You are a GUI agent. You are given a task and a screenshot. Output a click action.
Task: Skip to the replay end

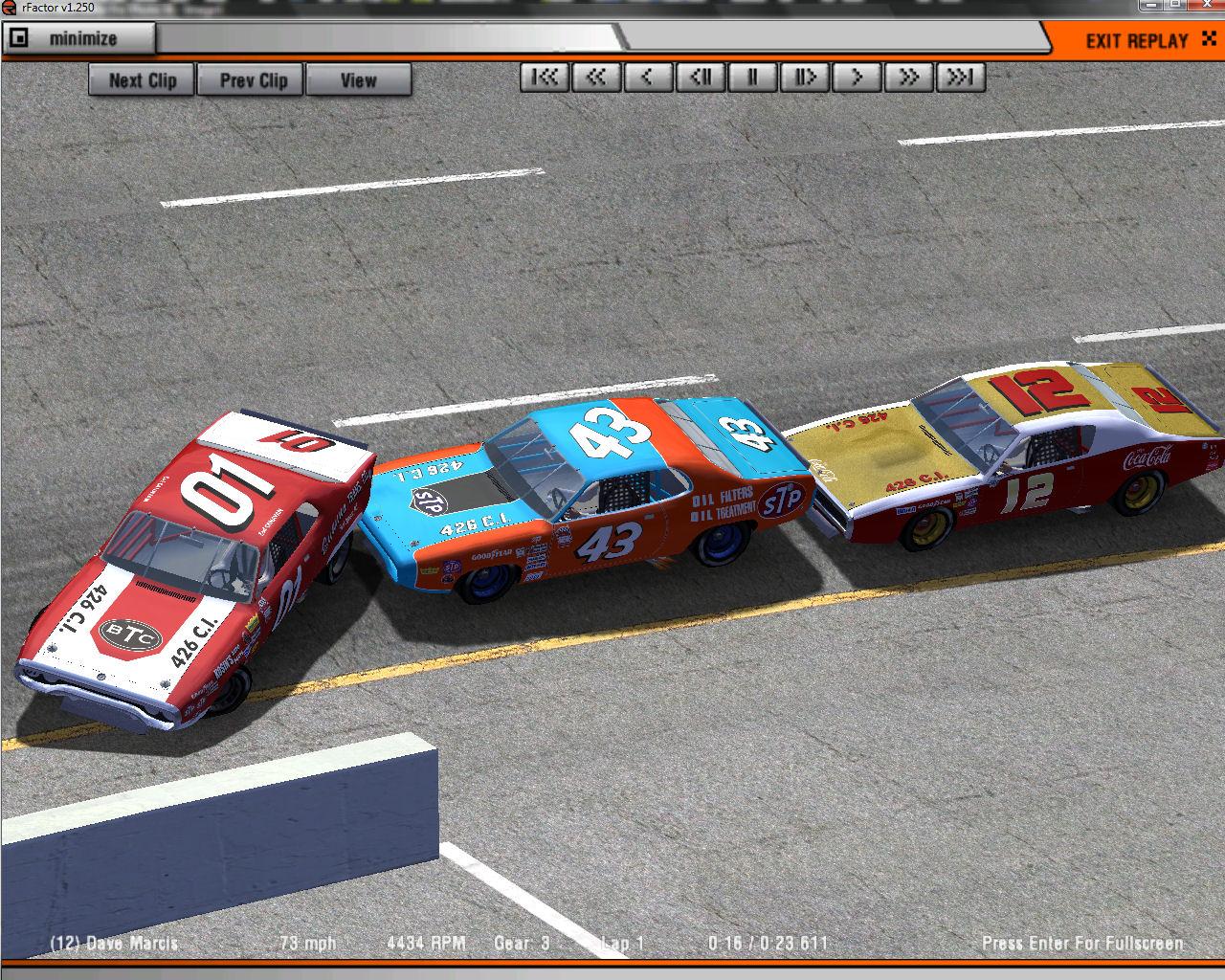(960, 78)
